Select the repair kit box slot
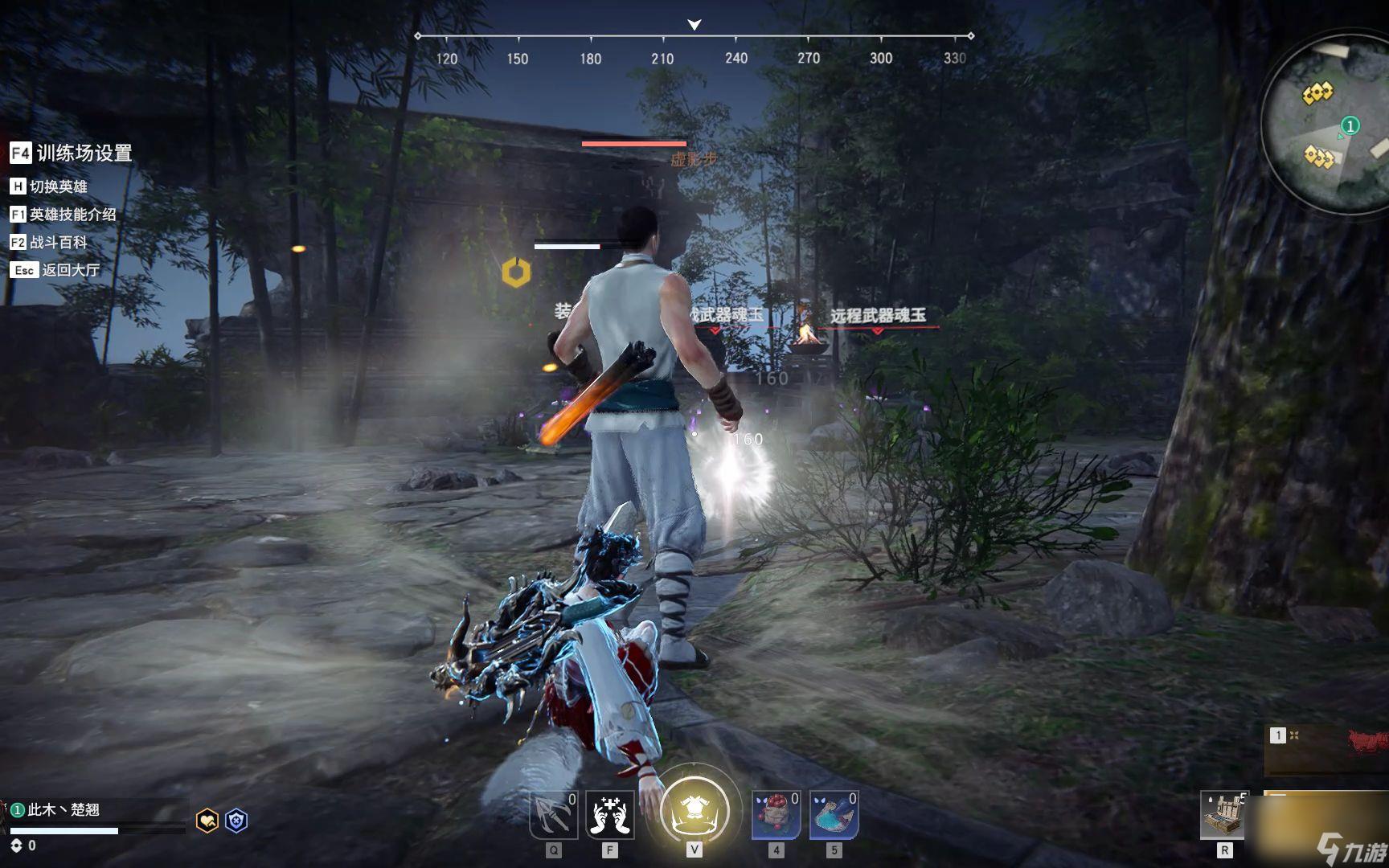1389x868 pixels. (1223, 815)
